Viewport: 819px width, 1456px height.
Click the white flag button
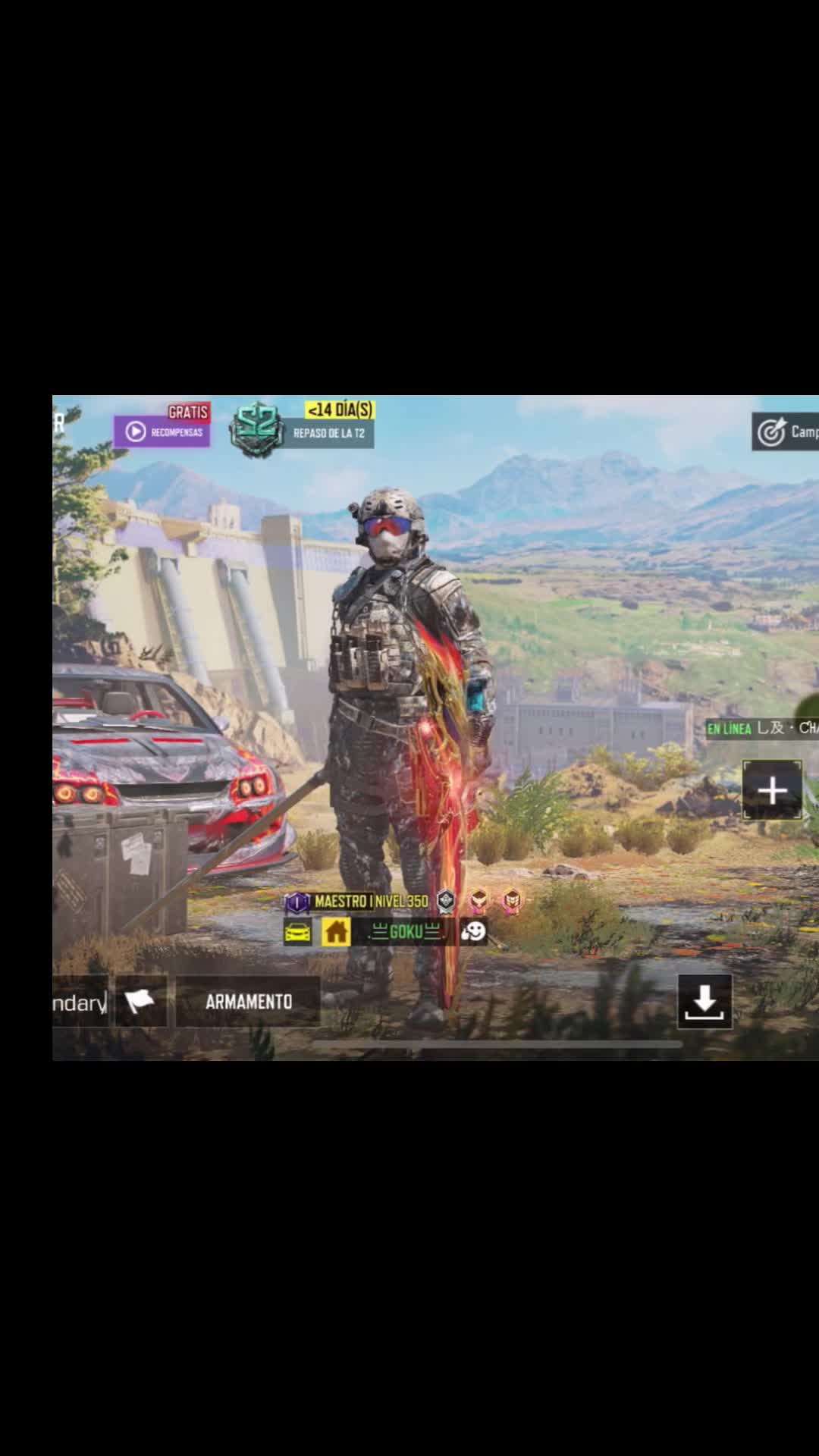[140, 1002]
